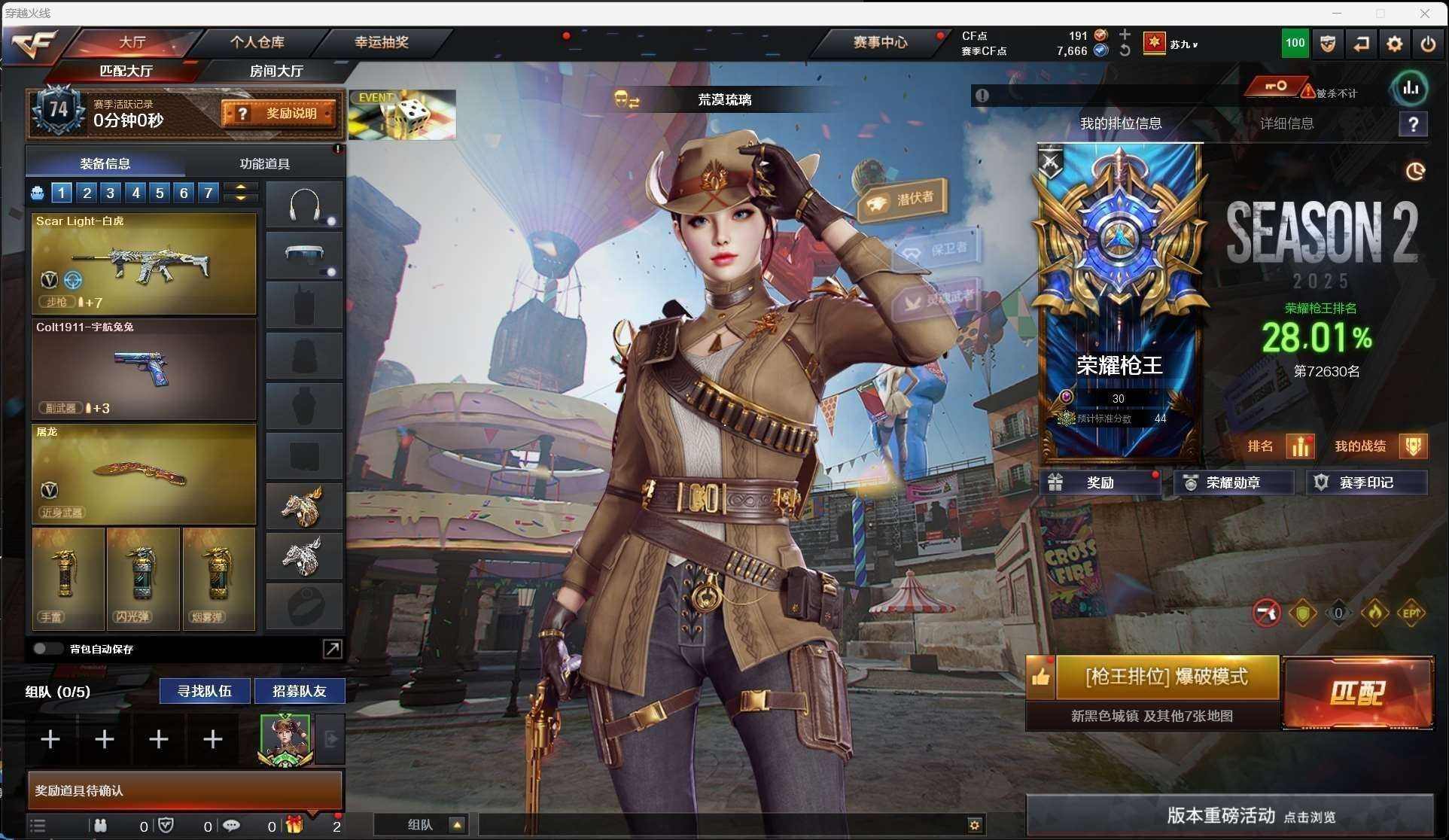The width and height of the screenshot is (1449, 840).
Task: Switch to the 房间大厅 room lobby
Action: 276,71
